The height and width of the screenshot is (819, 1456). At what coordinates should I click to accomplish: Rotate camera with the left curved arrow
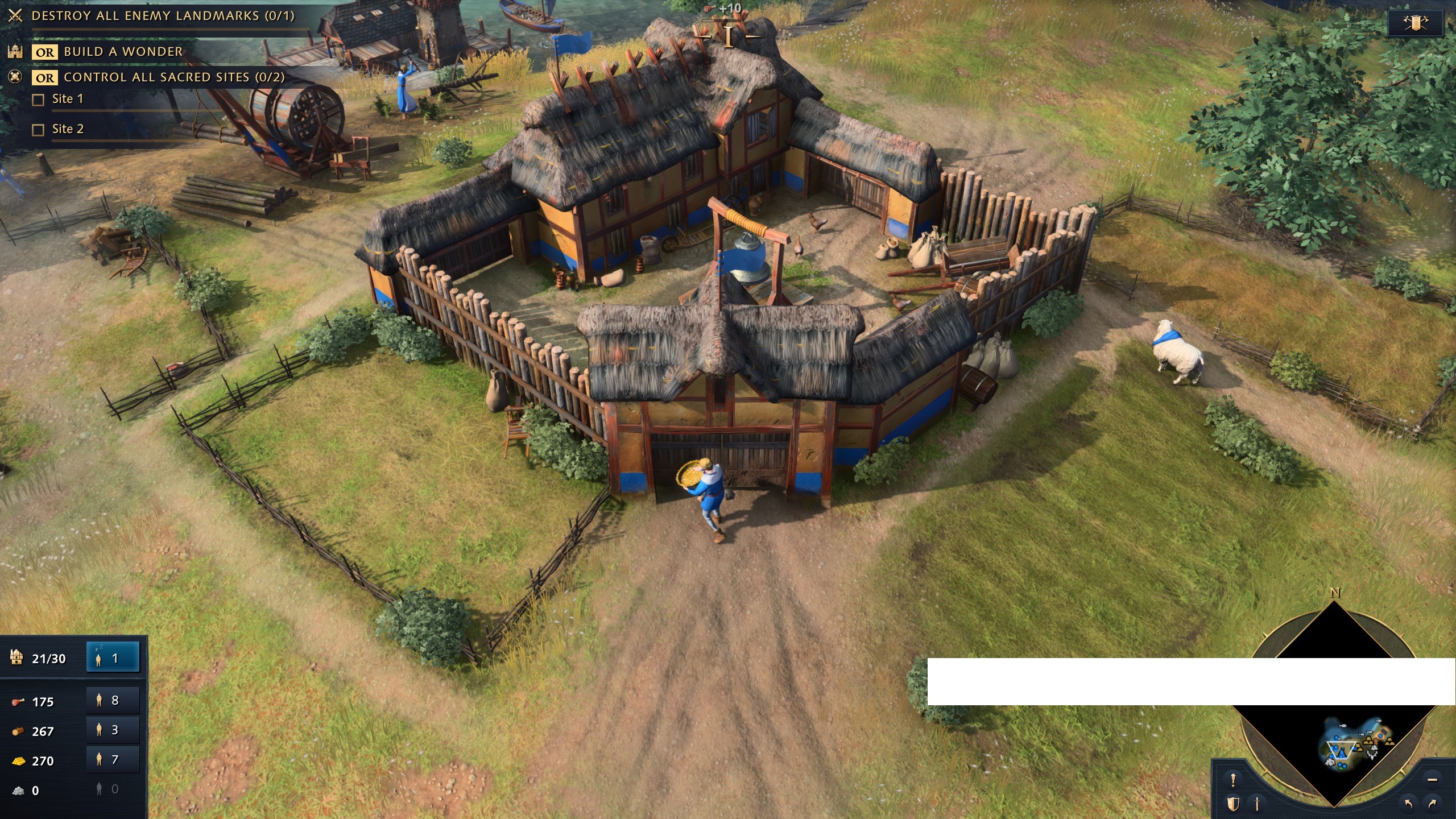coord(1408,804)
